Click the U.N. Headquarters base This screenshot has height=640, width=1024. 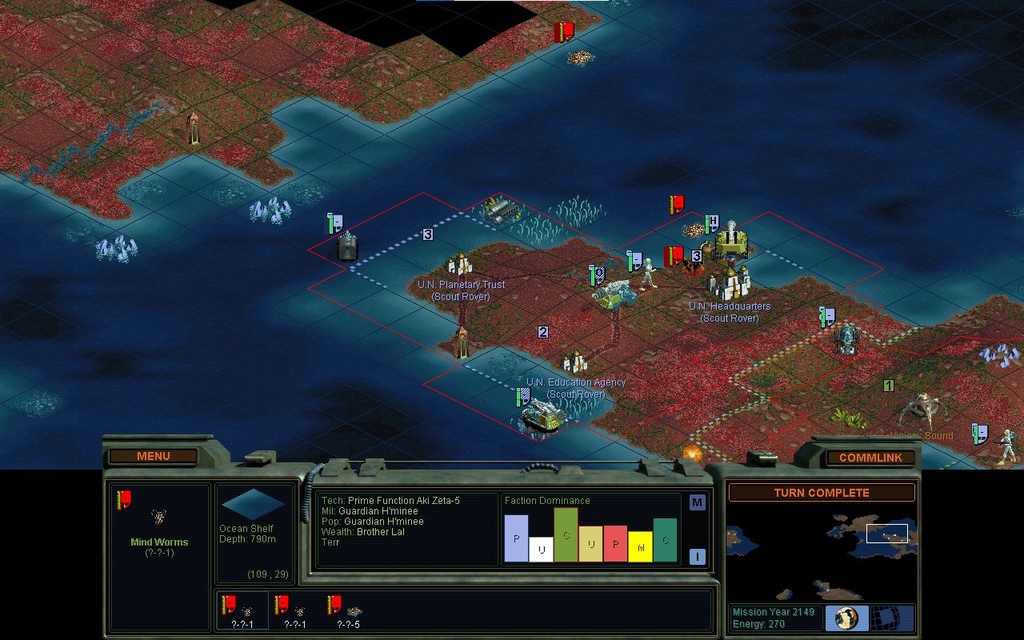(730, 282)
